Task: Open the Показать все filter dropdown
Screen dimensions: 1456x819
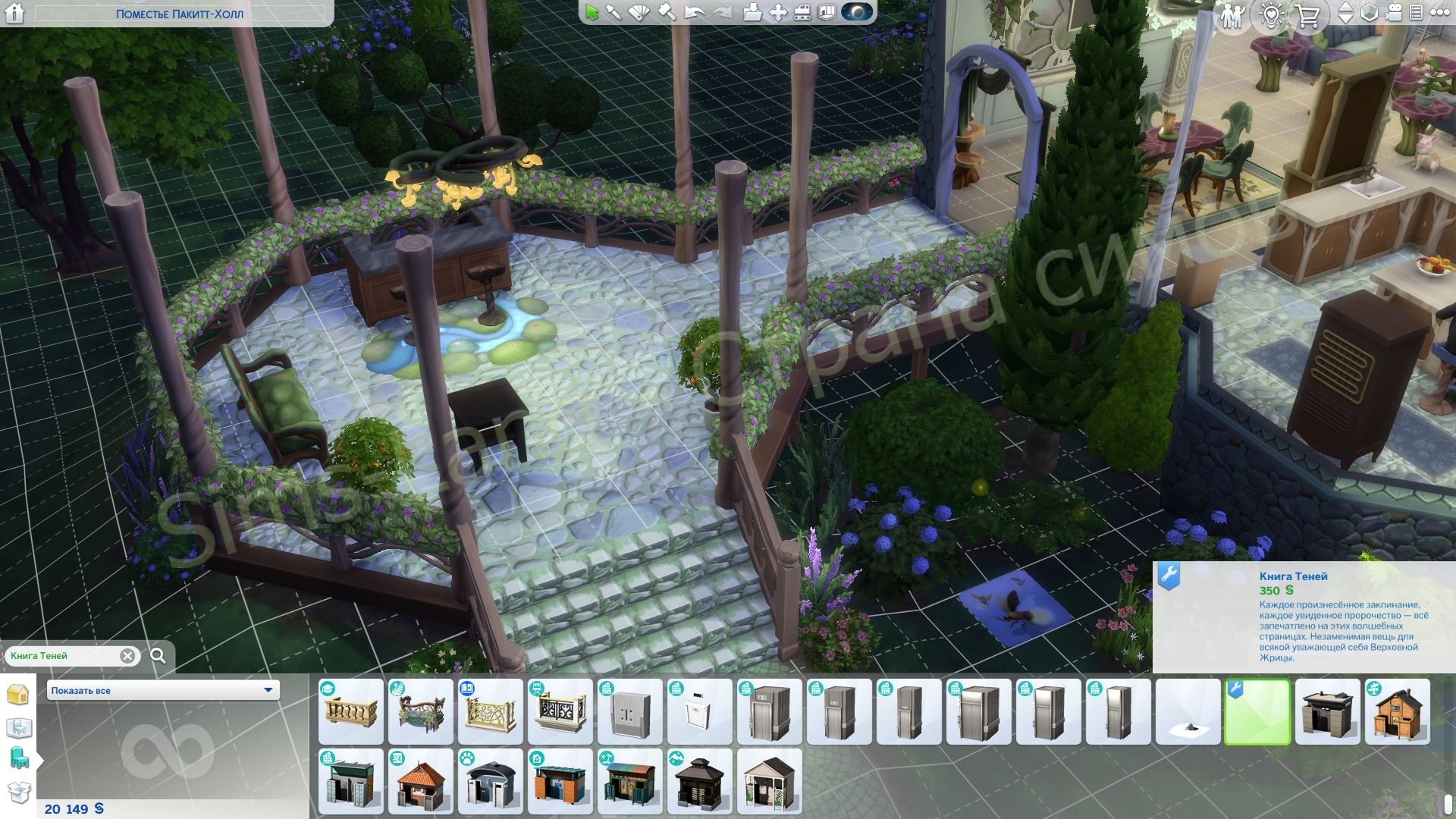Action: [x=163, y=690]
